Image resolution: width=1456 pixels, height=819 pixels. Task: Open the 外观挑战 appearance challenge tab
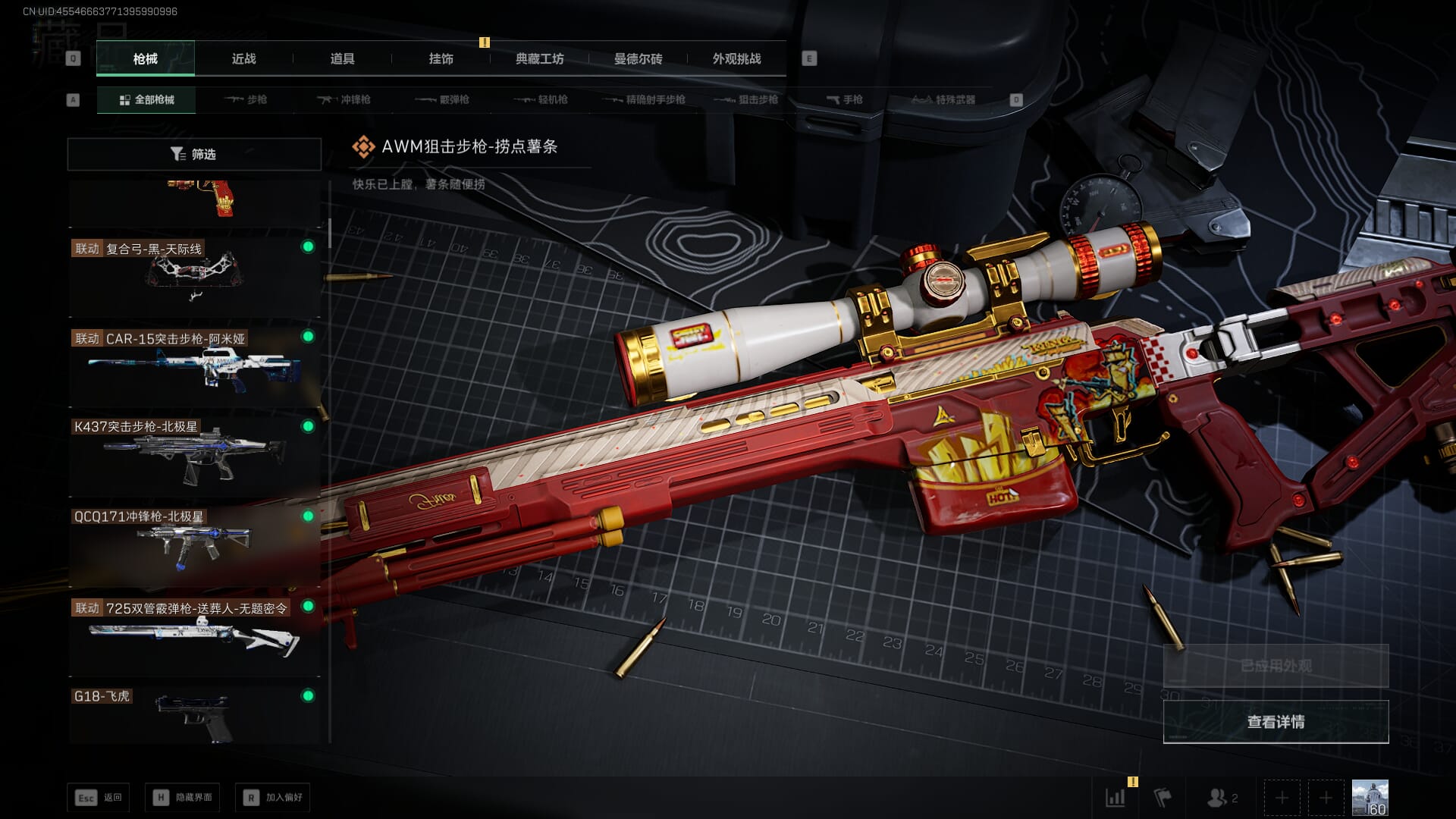(736, 58)
